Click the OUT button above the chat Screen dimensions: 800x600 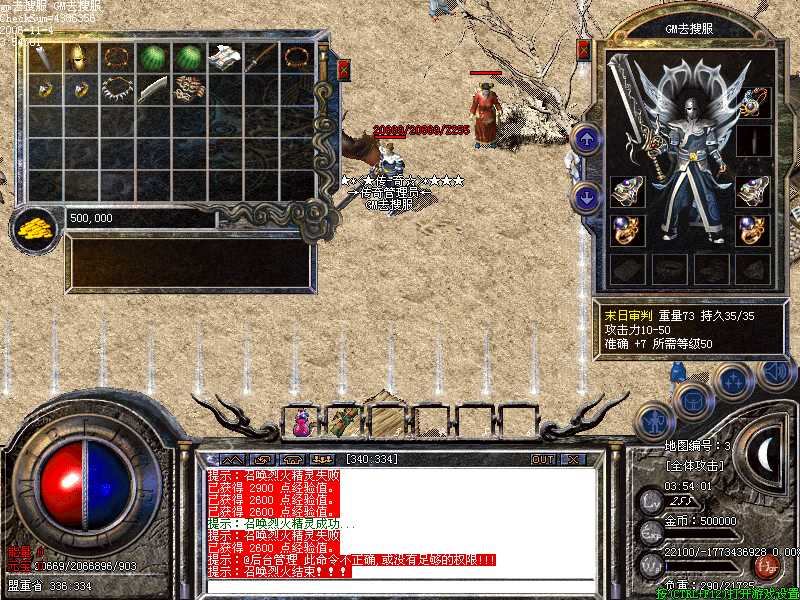point(543,459)
